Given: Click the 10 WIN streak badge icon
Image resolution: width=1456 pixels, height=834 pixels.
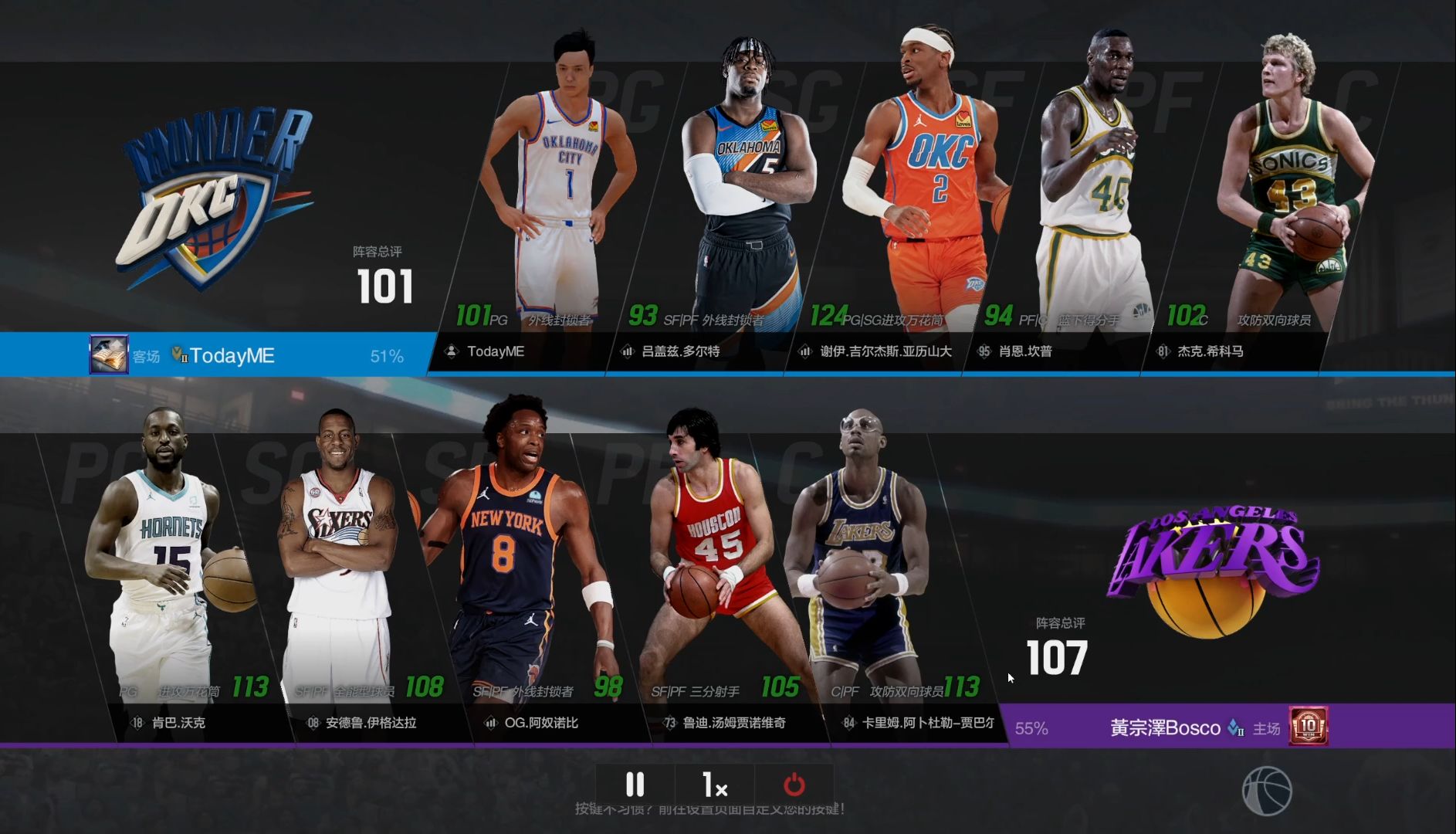Looking at the screenshot, I should click(x=1310, y=727).
